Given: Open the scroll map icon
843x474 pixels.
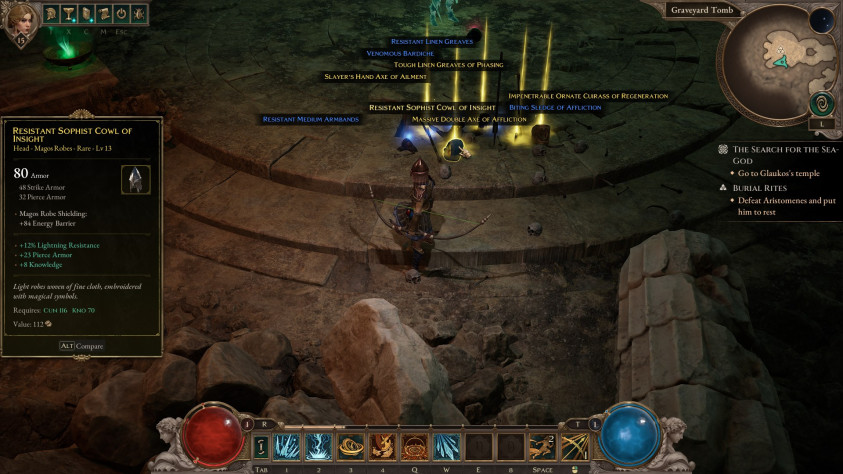Looking at the screenshot, I should coord(103,16).
